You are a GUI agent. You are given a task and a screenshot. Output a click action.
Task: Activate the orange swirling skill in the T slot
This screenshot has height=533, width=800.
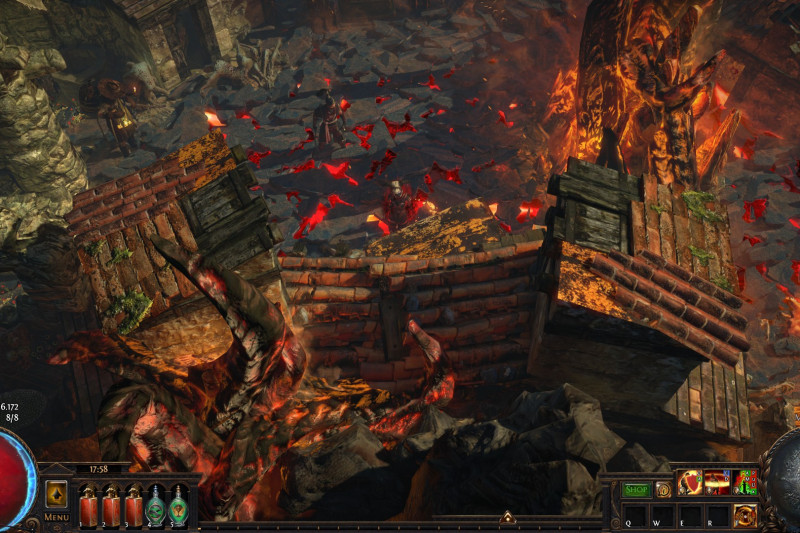tap(745, 515)
